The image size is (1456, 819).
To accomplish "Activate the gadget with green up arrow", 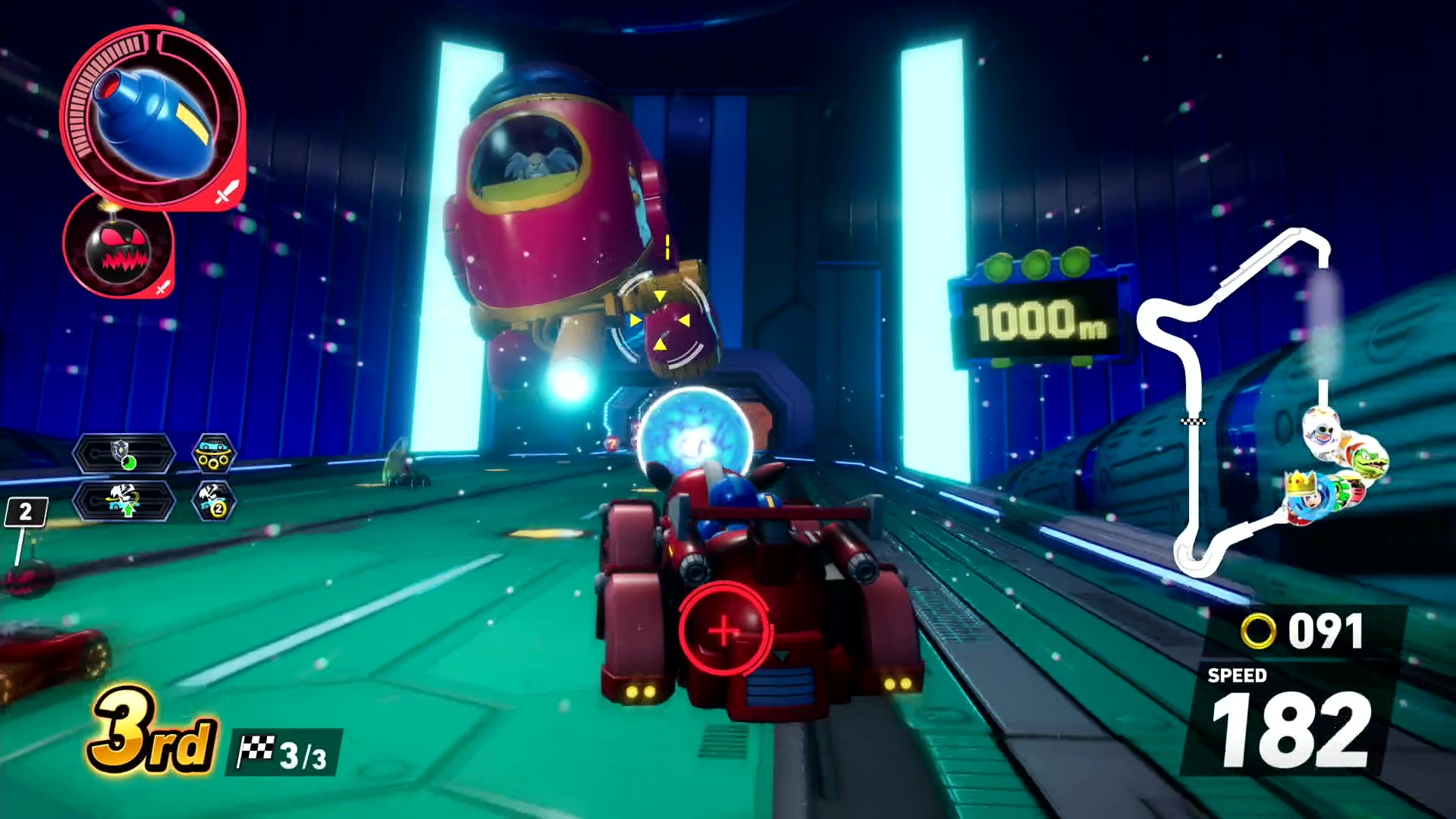I will (x=124, y=501).
